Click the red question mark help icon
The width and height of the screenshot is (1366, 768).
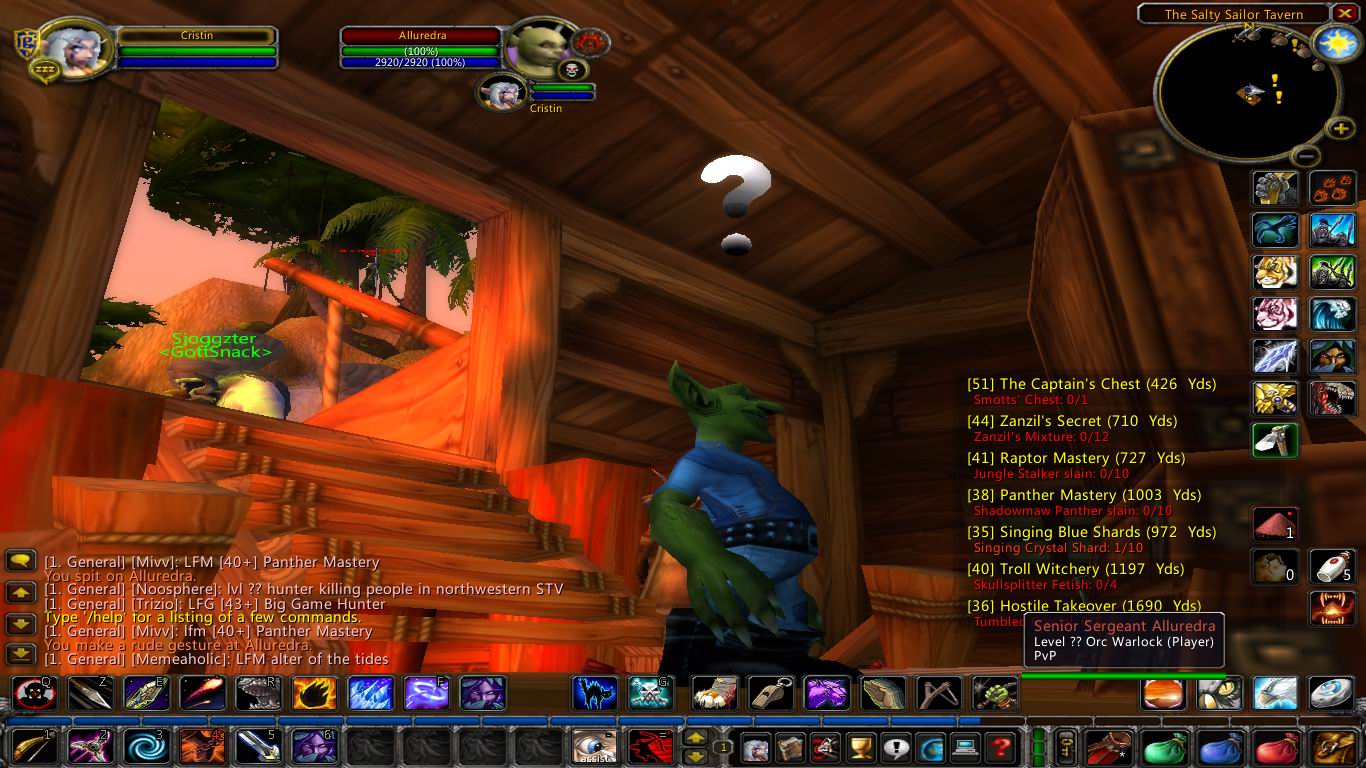[x=1001, y=748]
